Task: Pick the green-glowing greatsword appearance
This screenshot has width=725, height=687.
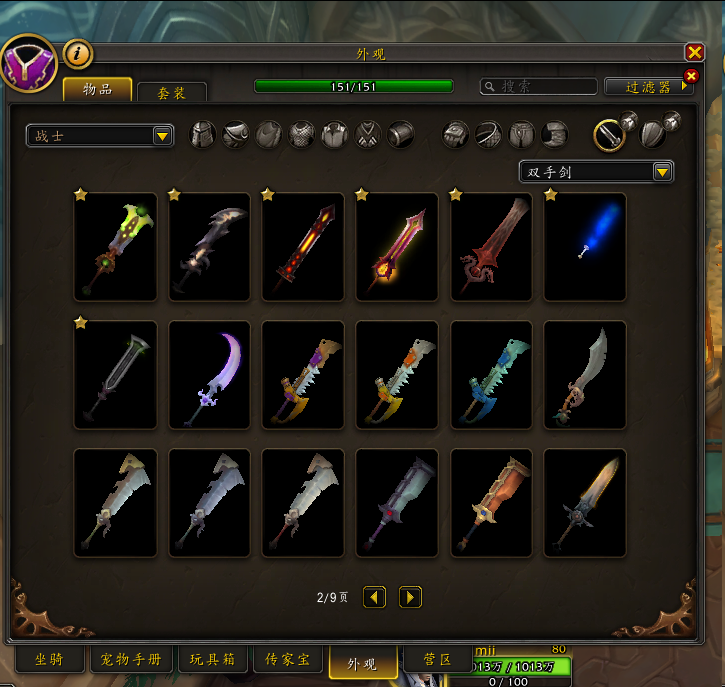Action: click(115, 247)
